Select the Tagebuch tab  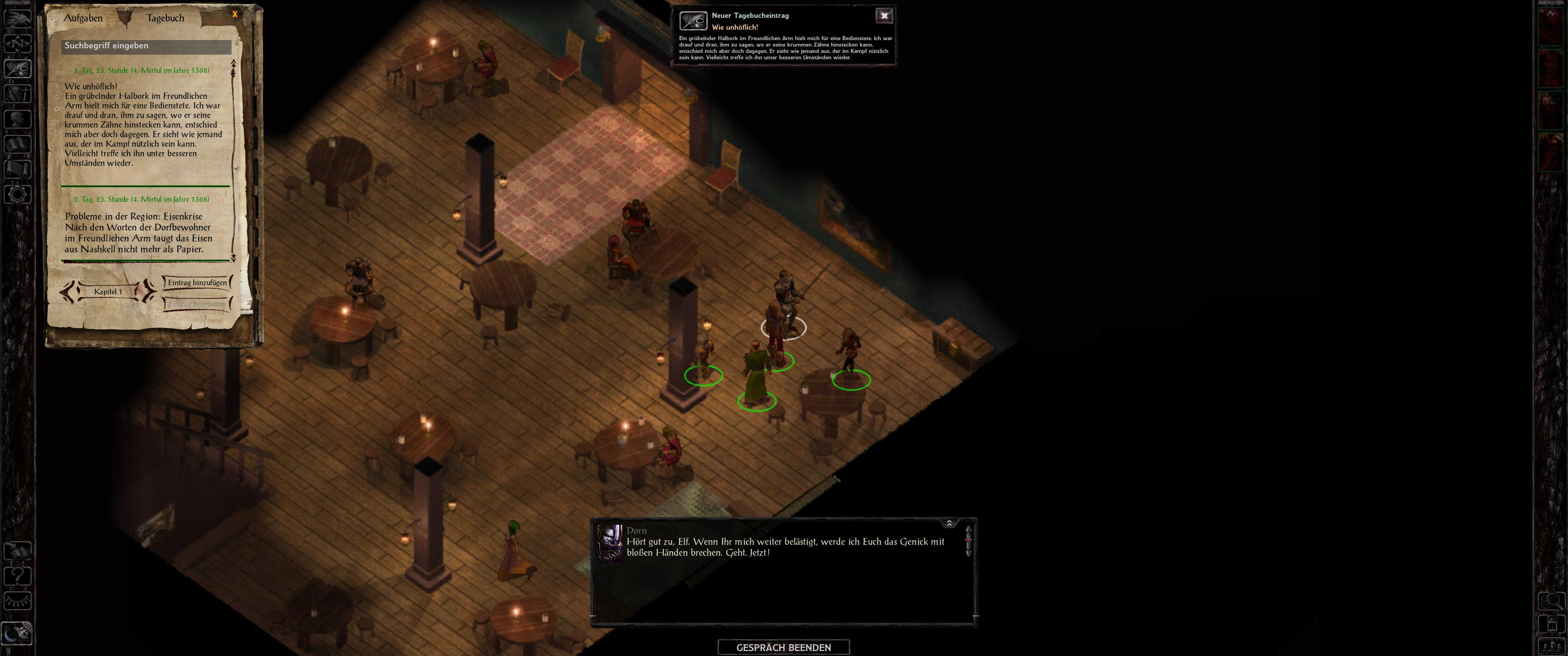coord(165,18)
